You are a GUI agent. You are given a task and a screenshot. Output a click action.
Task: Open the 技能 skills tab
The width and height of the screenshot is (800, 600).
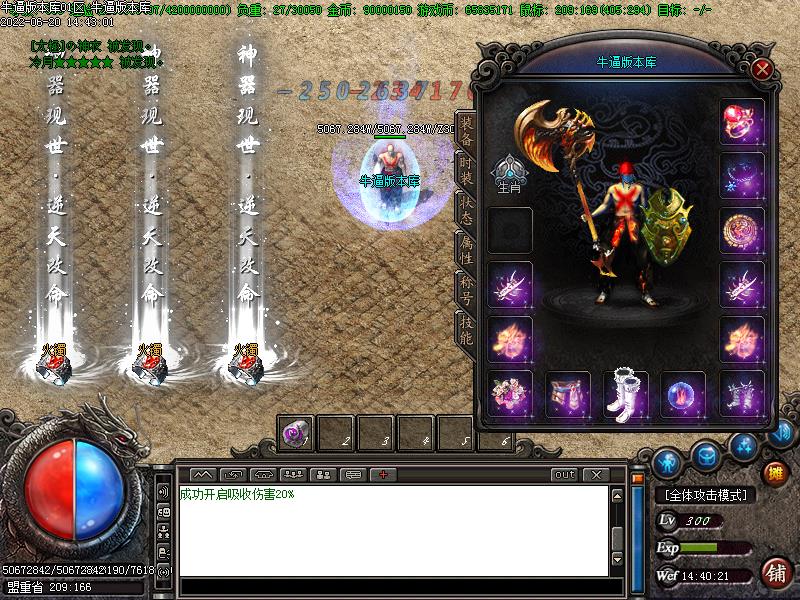click(465, 329)
